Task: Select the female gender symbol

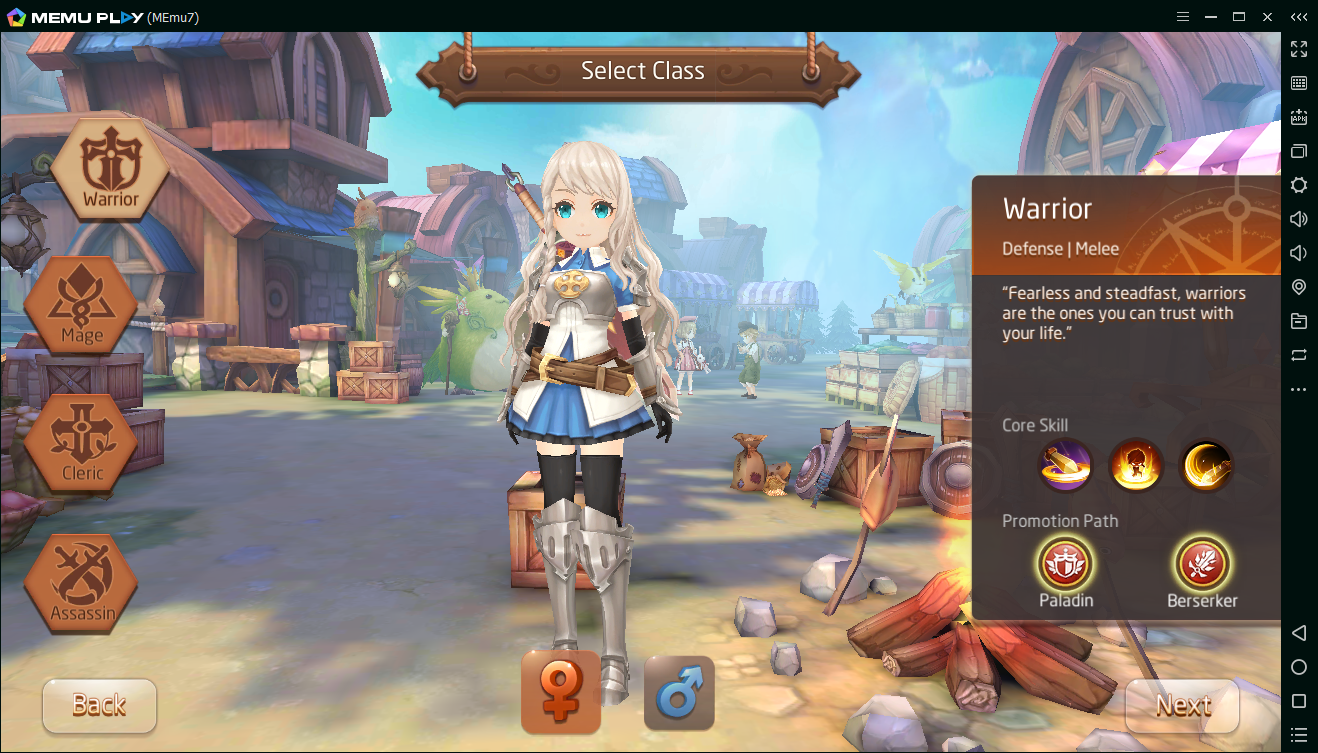Action: 561,692
